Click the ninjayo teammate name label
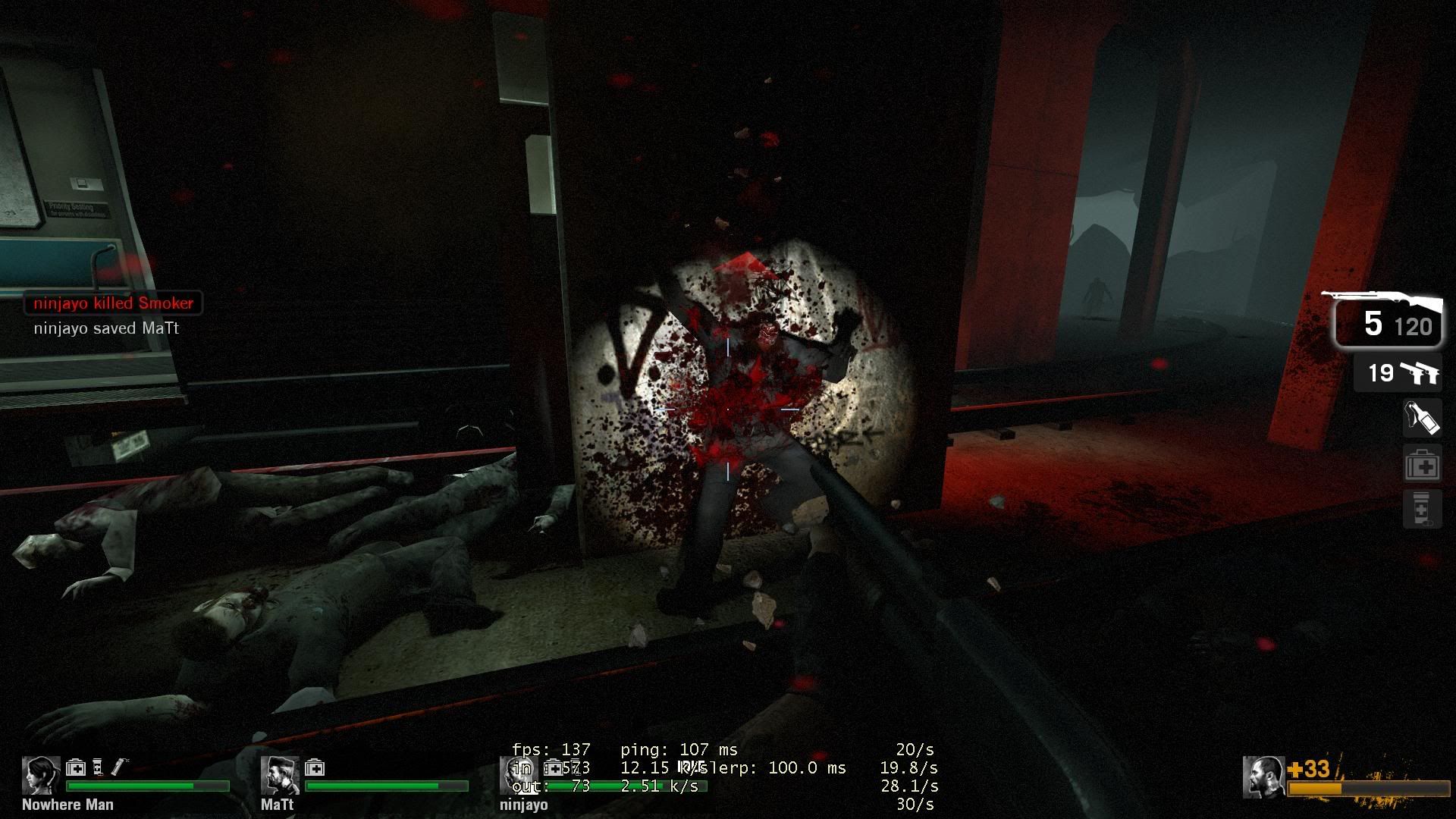1456x819 pixels. [523, 805]
